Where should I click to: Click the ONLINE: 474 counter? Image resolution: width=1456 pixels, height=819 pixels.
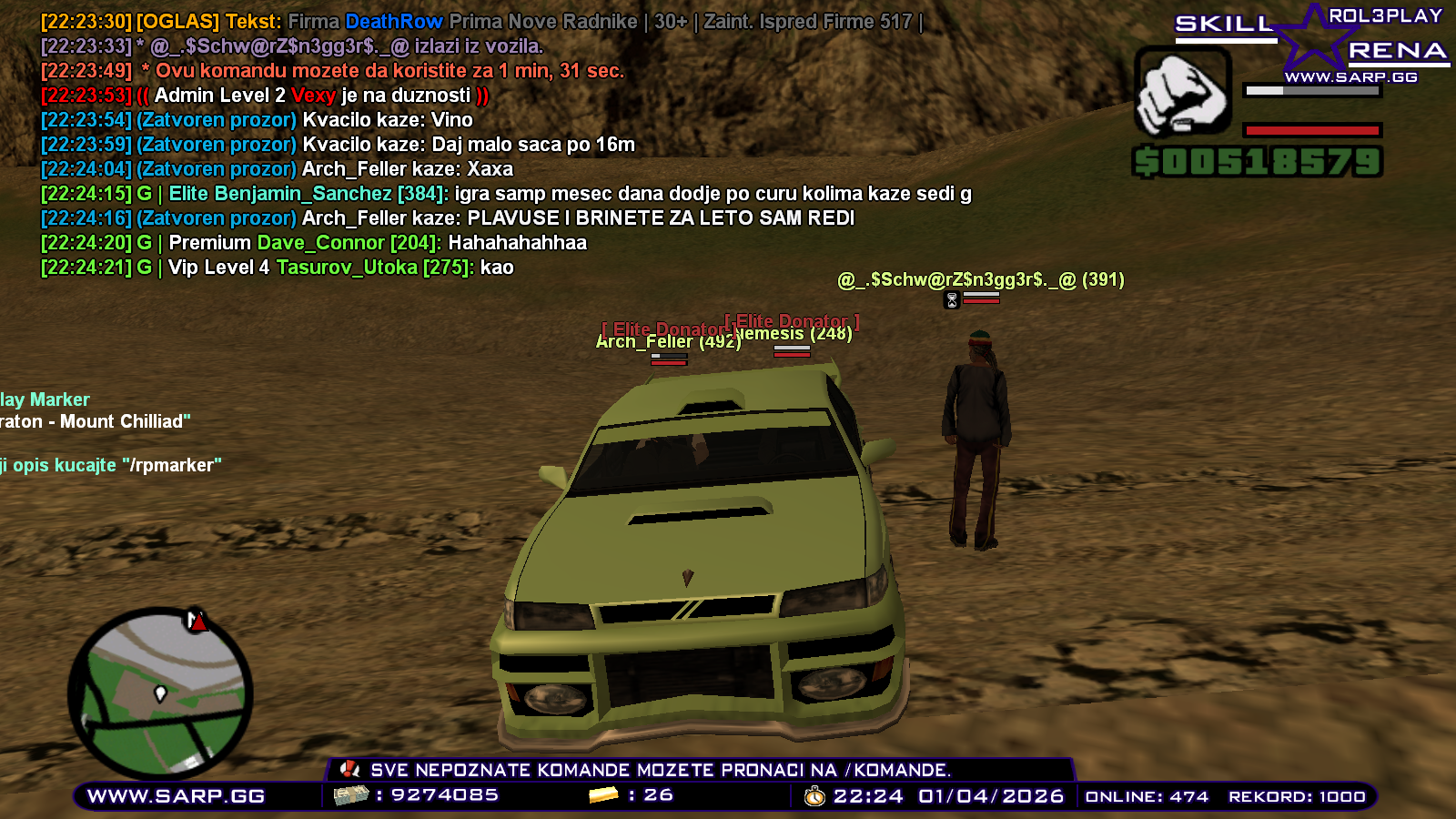1145,794
